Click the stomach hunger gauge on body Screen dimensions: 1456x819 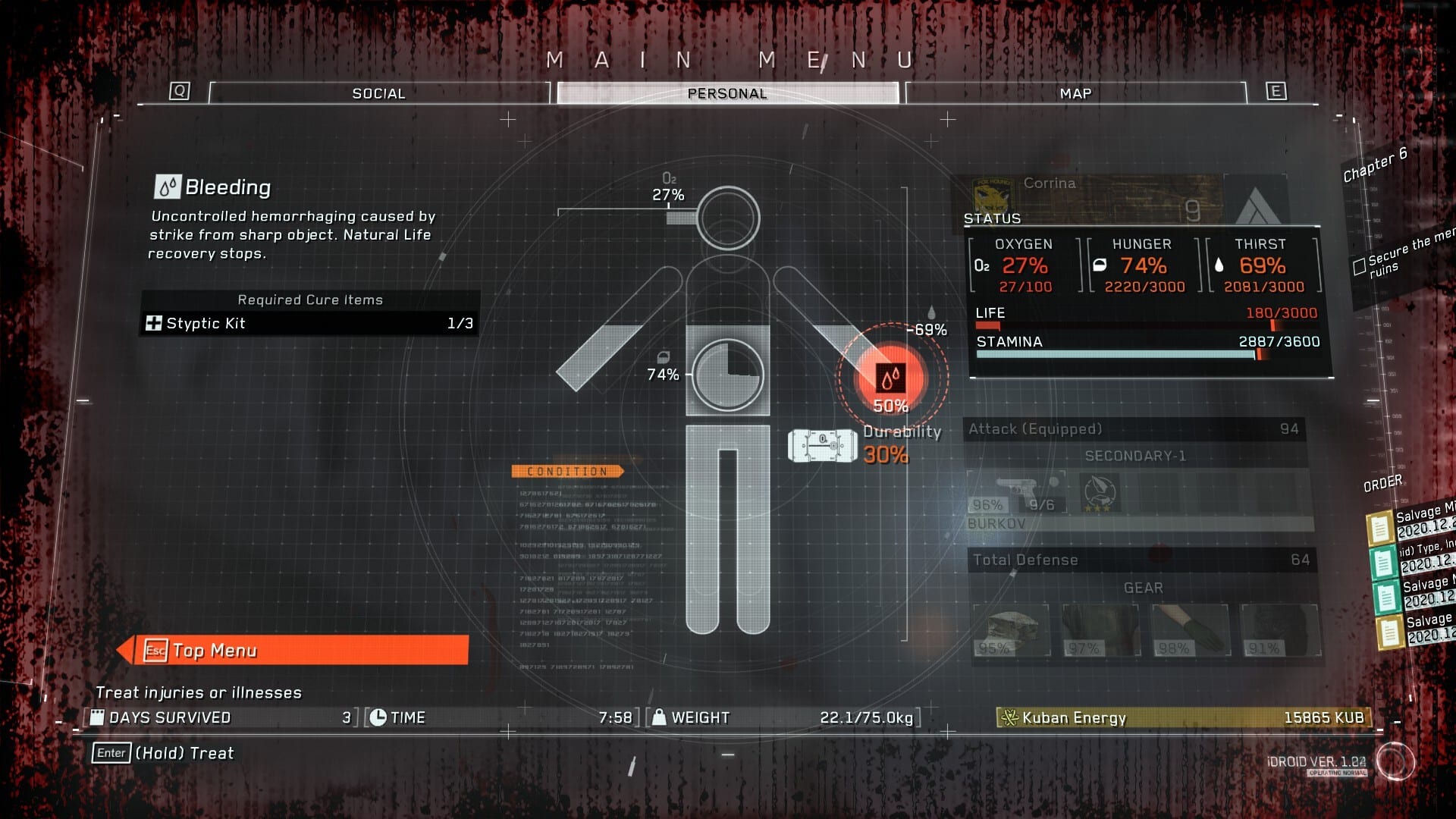tap(728, 375)
